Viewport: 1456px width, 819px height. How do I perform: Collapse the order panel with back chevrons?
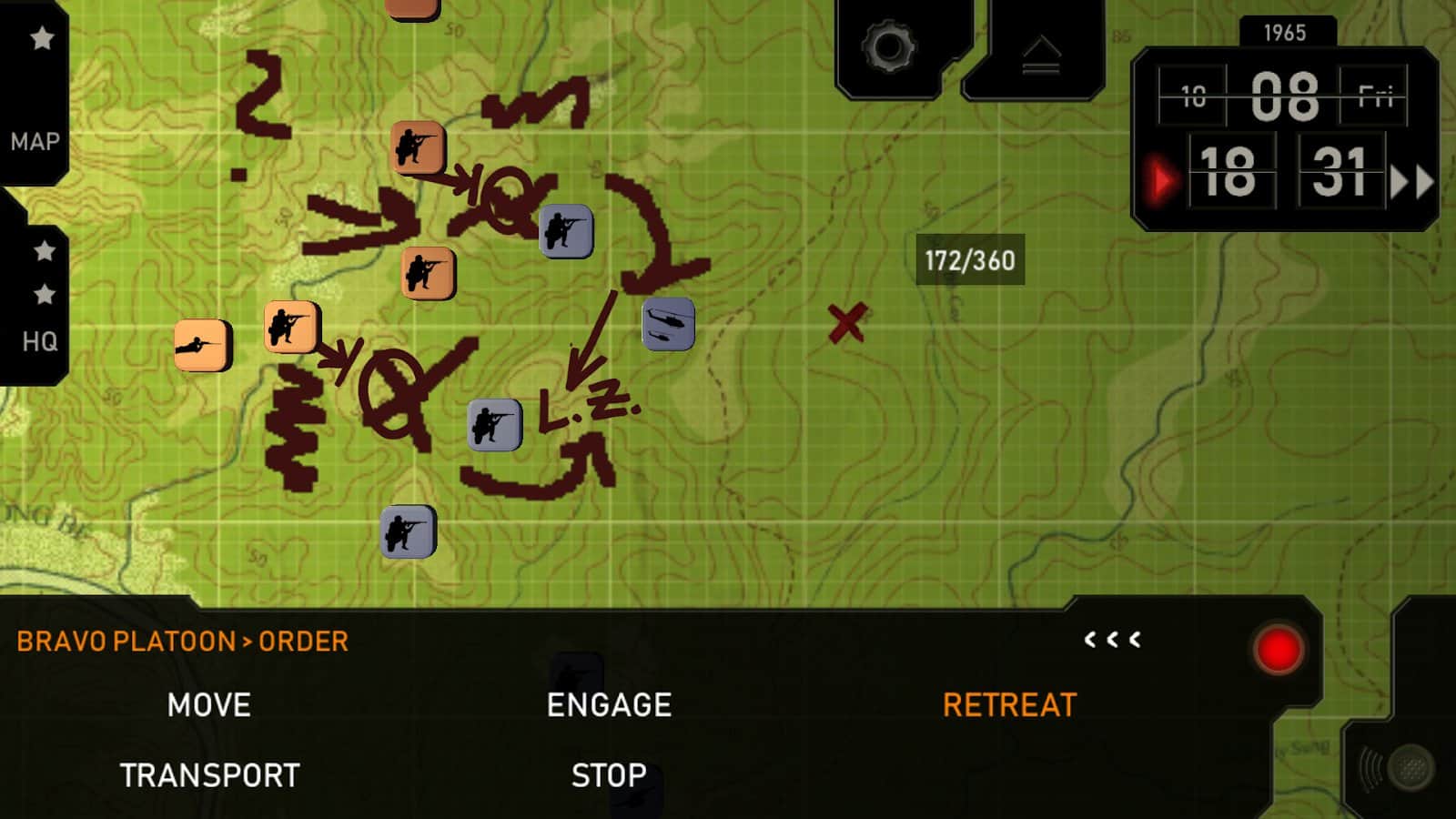coord(1112,640)
